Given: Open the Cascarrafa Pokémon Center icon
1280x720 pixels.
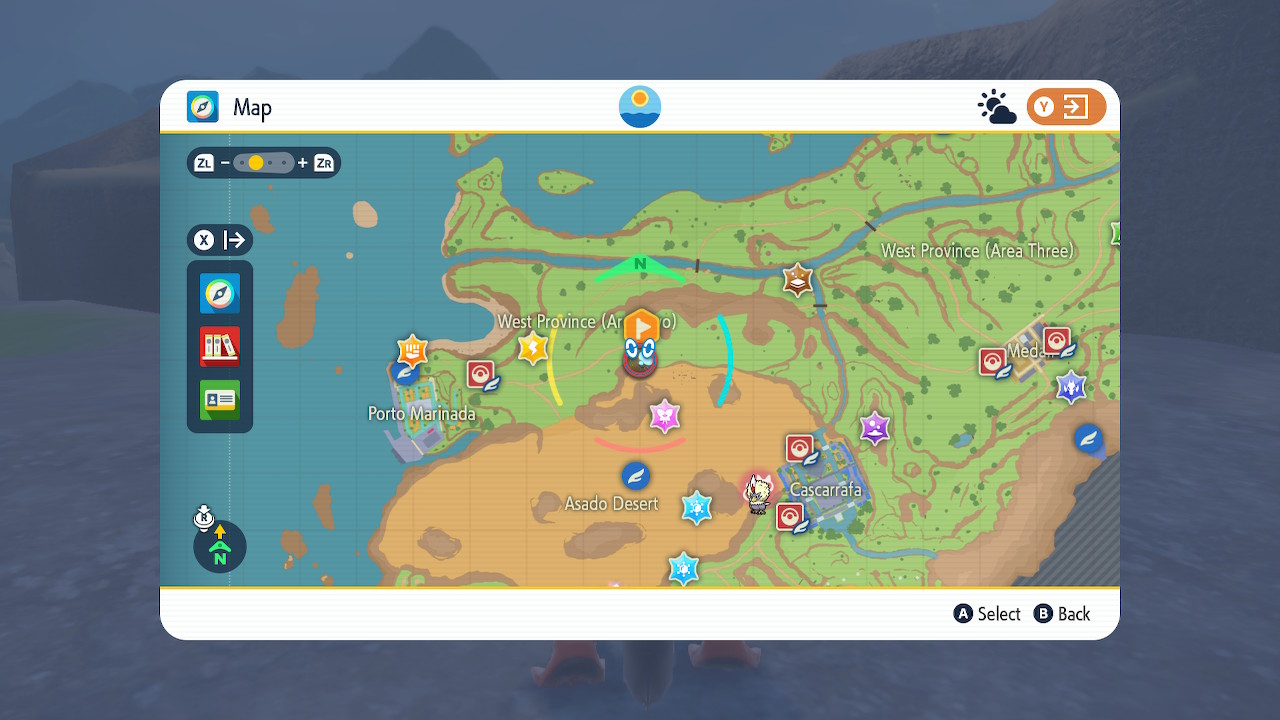Looking at the screenshot, I should tap(801, 447).
